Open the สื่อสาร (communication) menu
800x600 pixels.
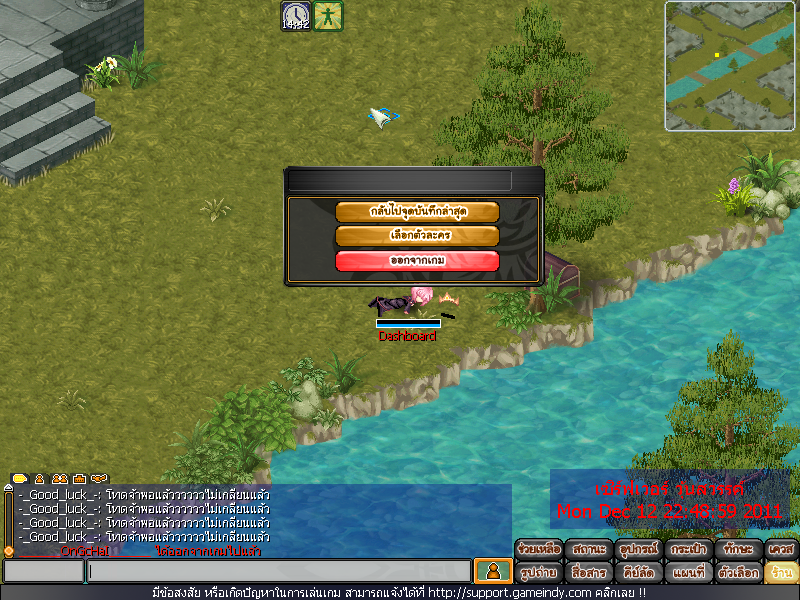pos(588,573)
